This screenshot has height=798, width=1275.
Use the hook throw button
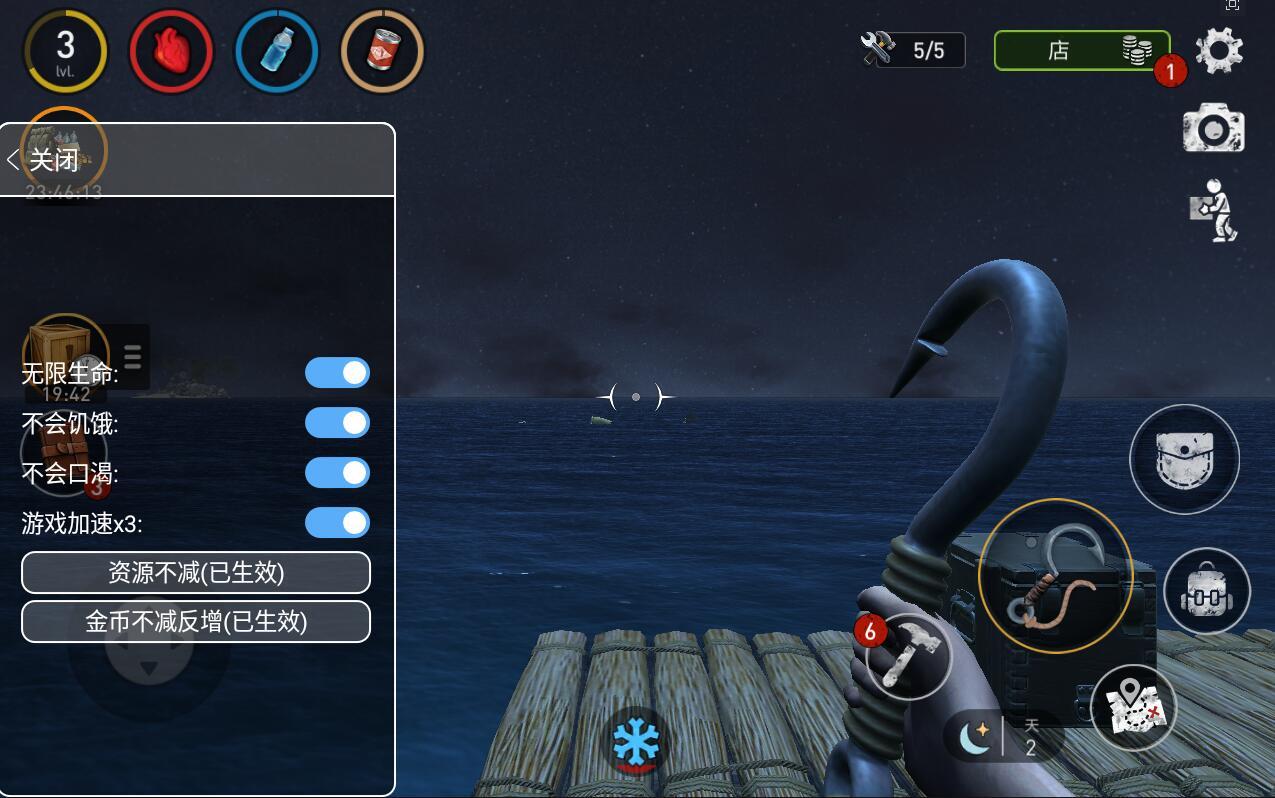tap(1055, 576)
